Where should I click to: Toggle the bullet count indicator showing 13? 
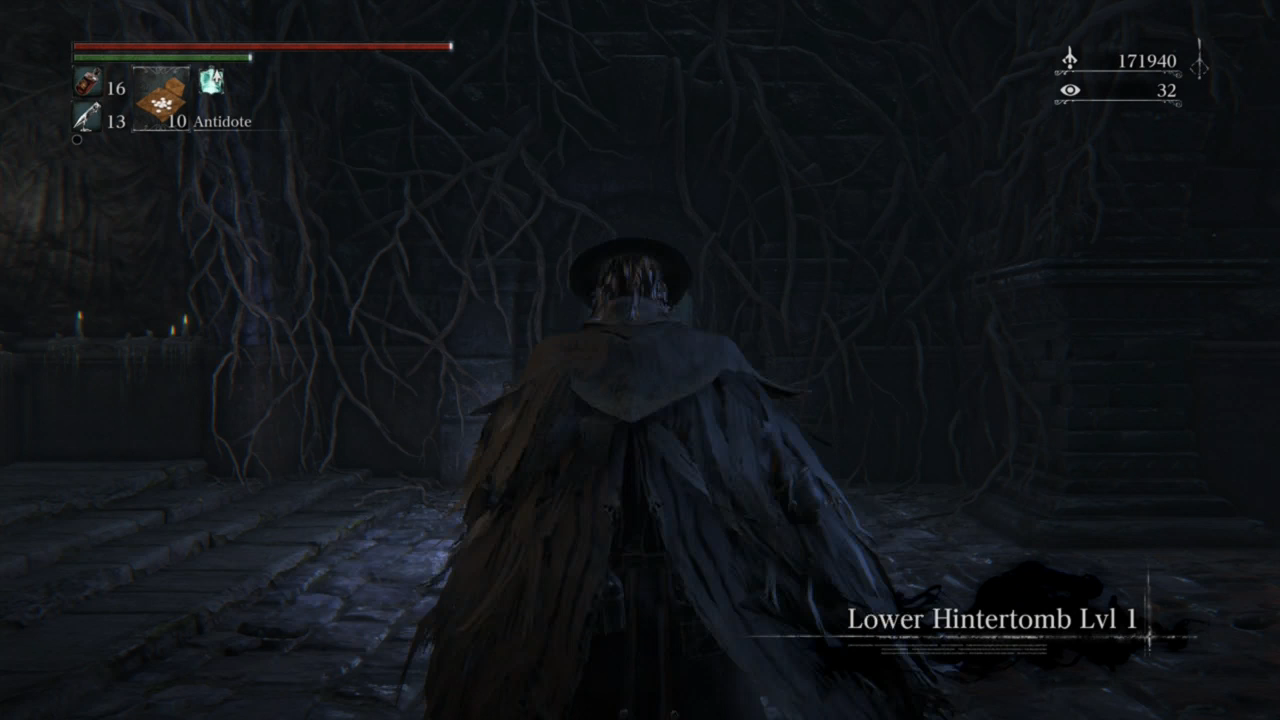pyautogui.click(x=115, y=121)
